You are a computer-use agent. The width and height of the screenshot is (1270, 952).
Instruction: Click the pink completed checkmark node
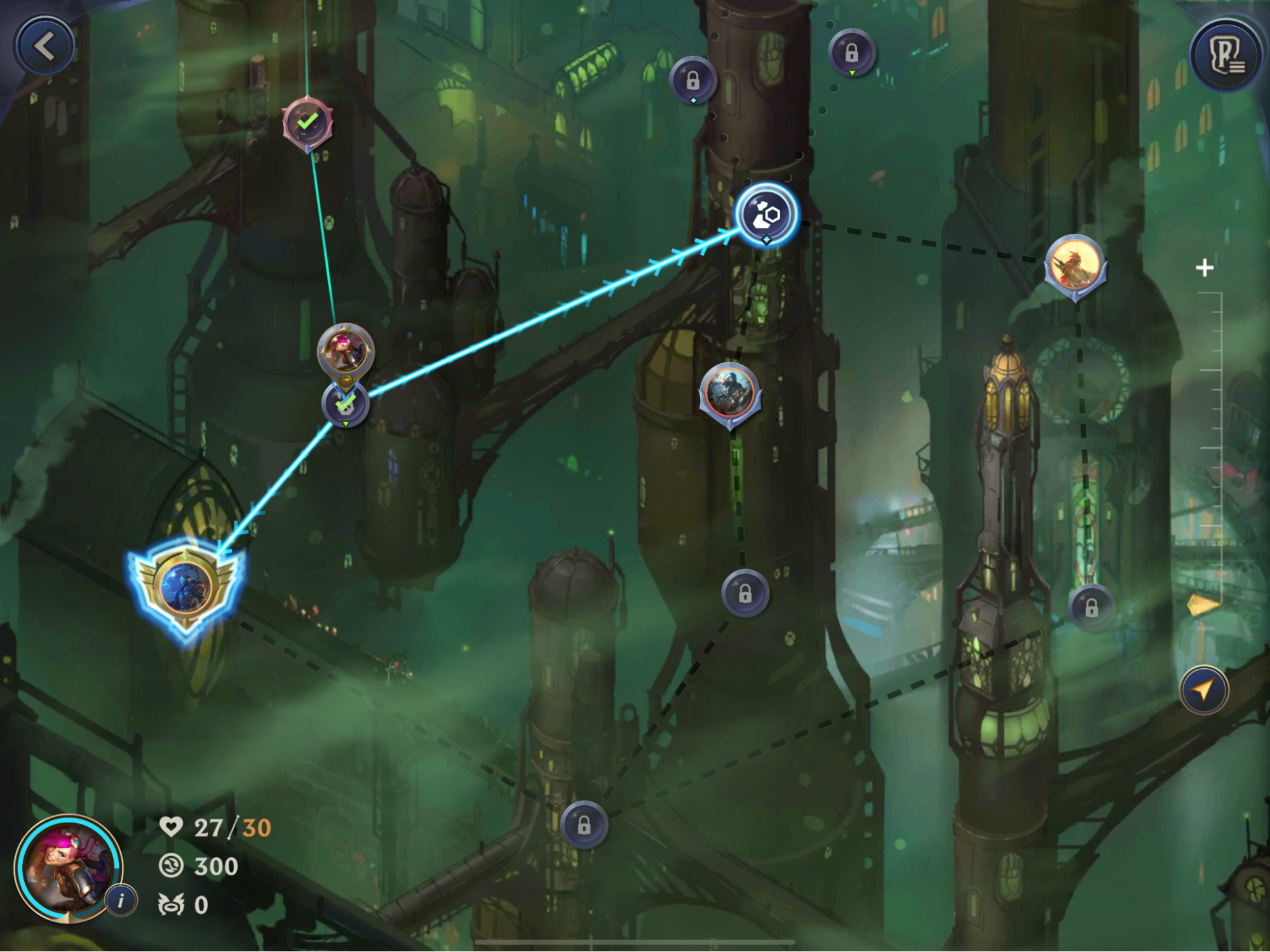point(307,122)
